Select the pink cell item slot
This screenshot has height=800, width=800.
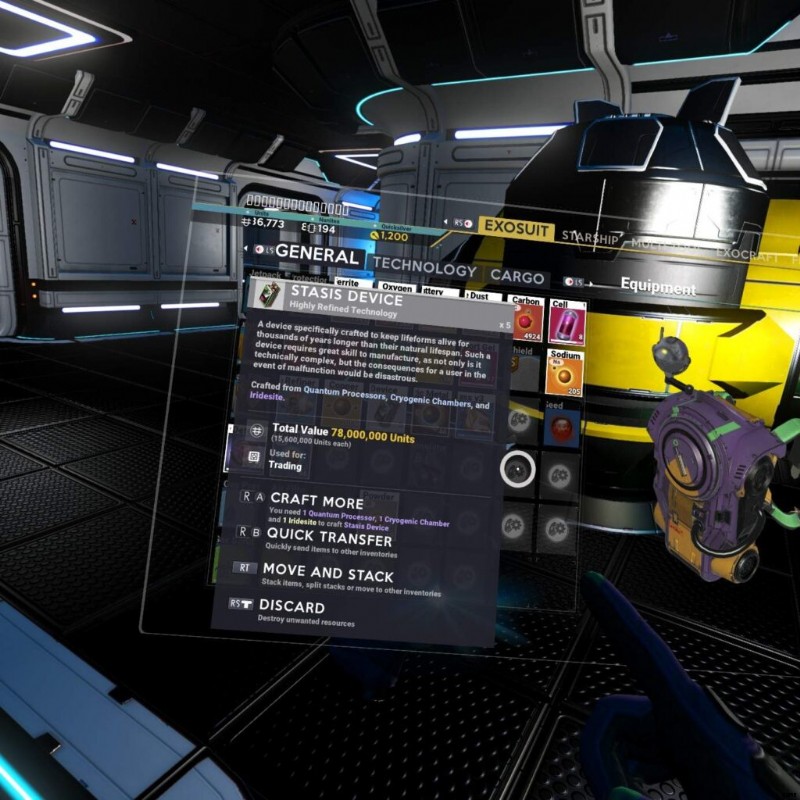pyautogui.click(x=567, y=321)
